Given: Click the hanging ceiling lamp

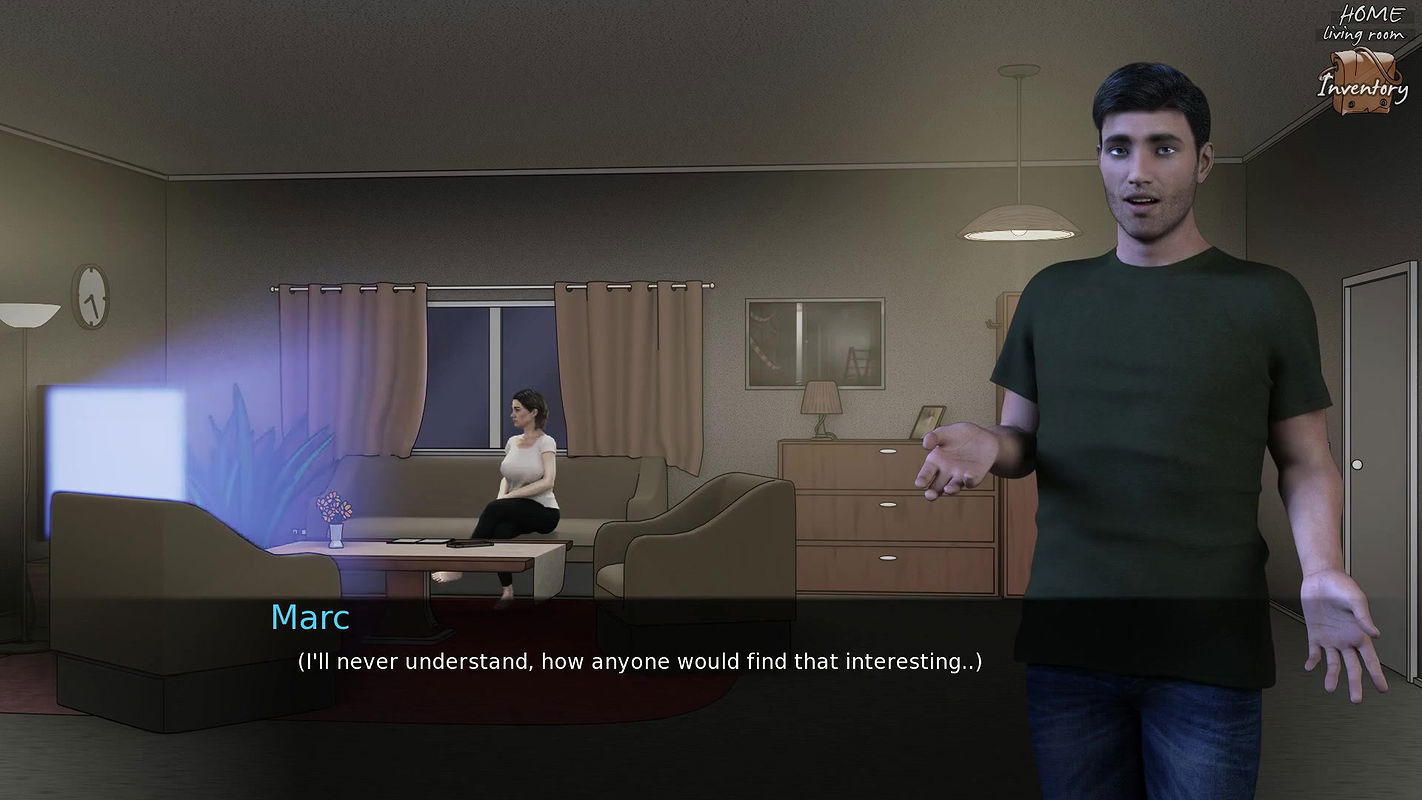Looking at the screenshot, I should (x=1018, y=220).
